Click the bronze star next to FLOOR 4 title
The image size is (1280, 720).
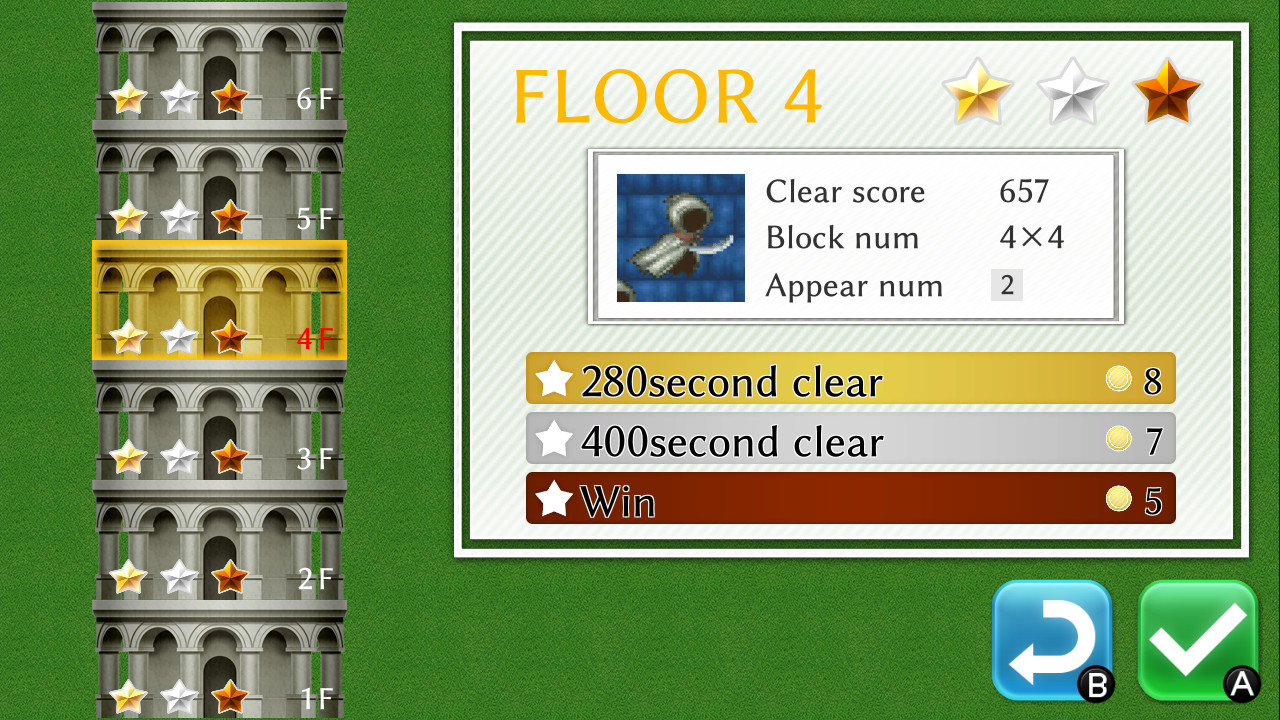(x=1166, y=93)
